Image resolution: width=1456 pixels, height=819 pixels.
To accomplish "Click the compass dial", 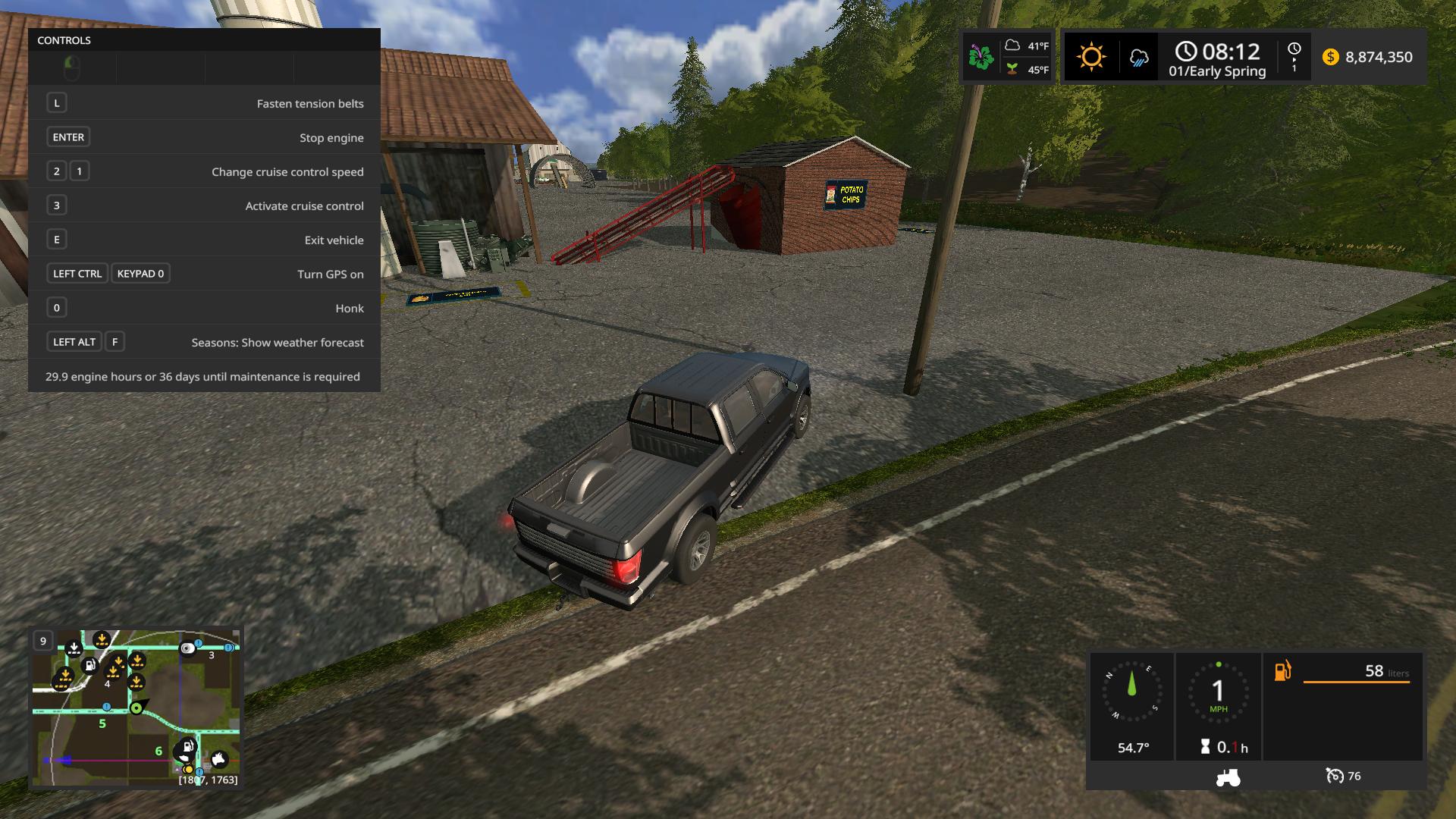I will point(1132,692).
